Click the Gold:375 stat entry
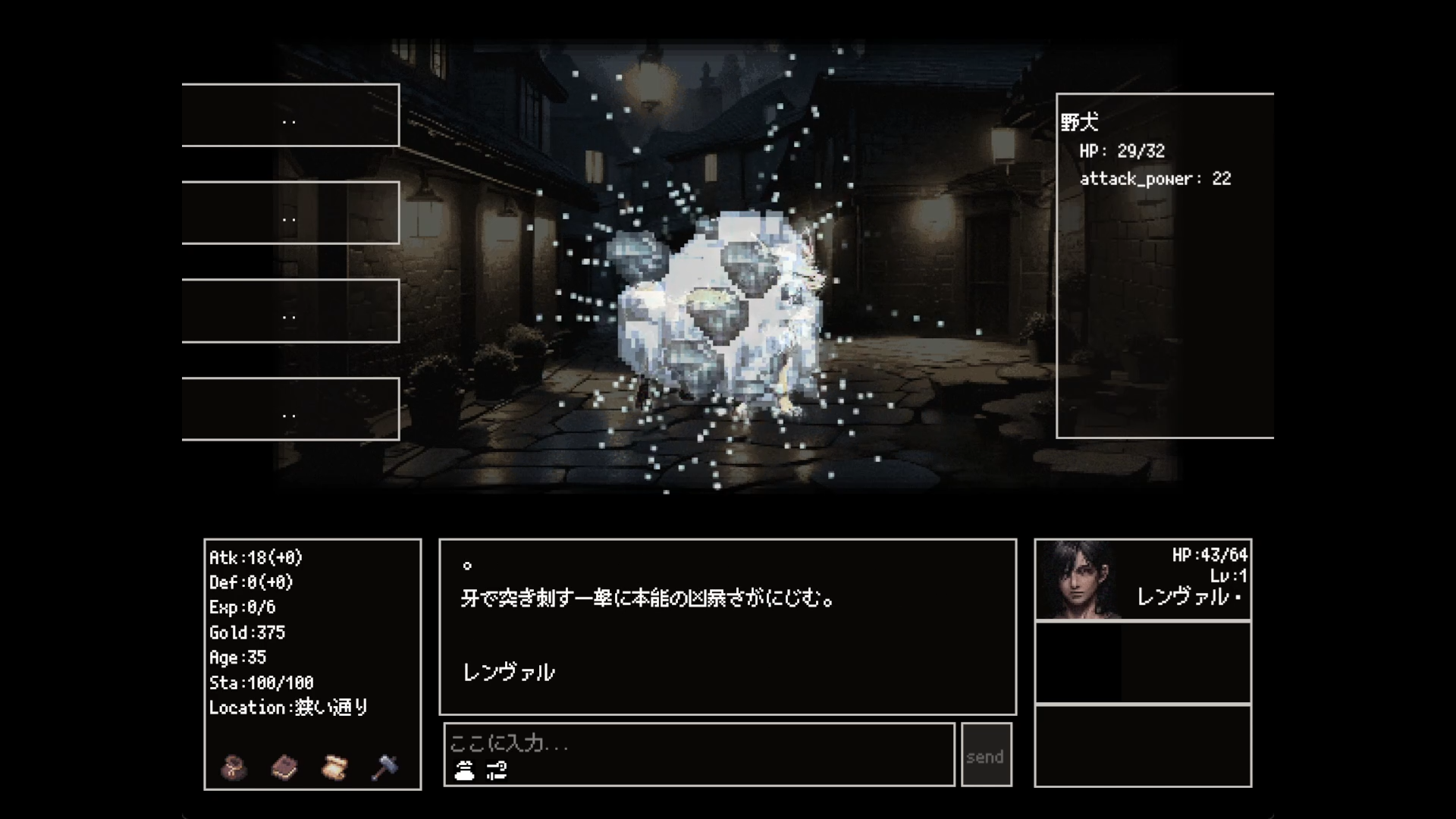This screenshot has width=1456, height=819. [247, 632]
